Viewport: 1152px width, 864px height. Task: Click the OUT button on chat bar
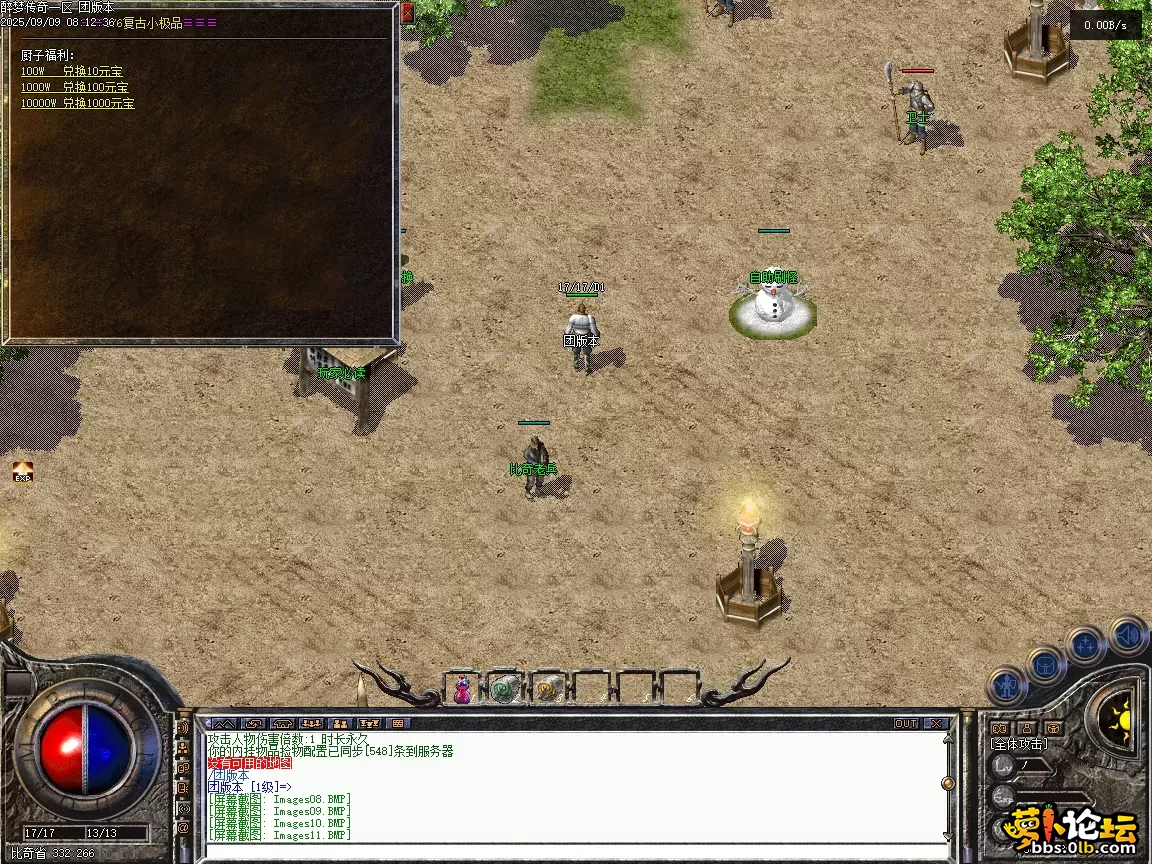[x=905, y=723]
